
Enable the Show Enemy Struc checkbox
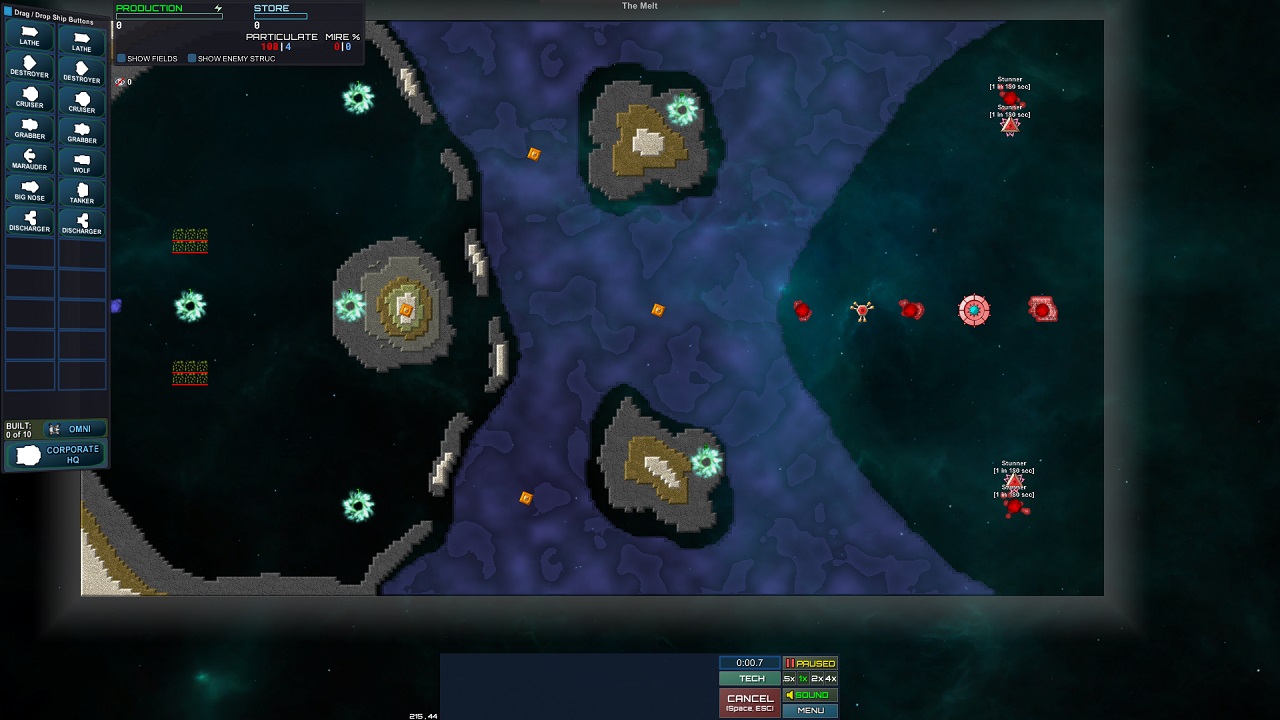[x=192, y=59]
